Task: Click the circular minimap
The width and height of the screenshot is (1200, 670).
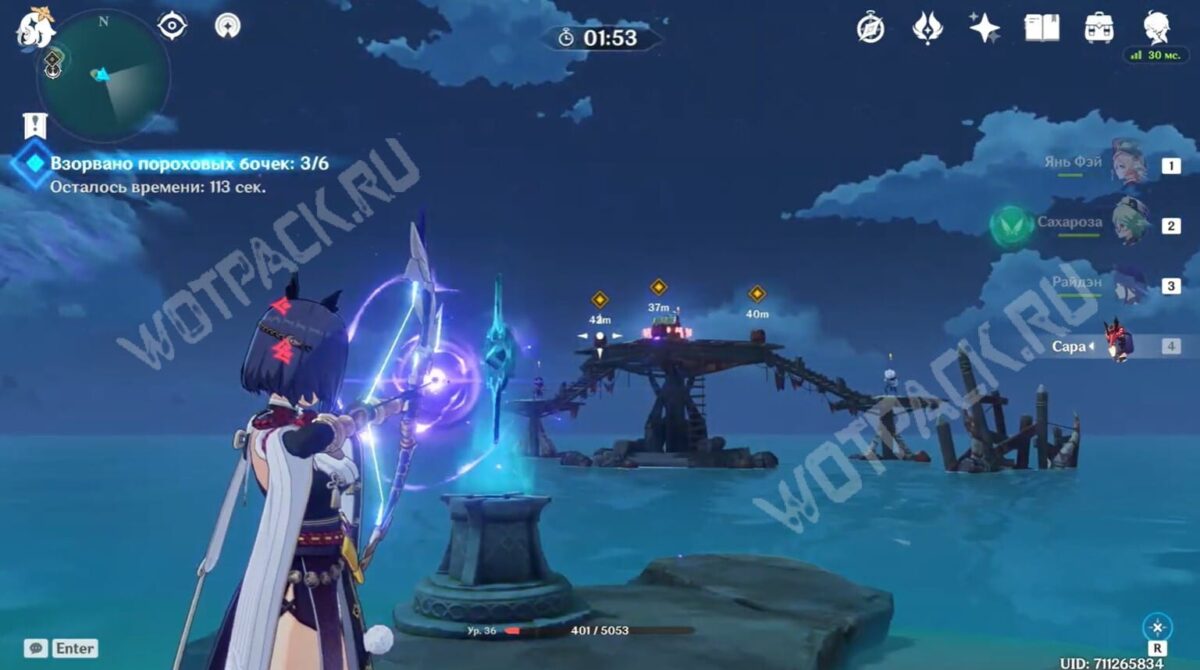Action: [103, 76]
